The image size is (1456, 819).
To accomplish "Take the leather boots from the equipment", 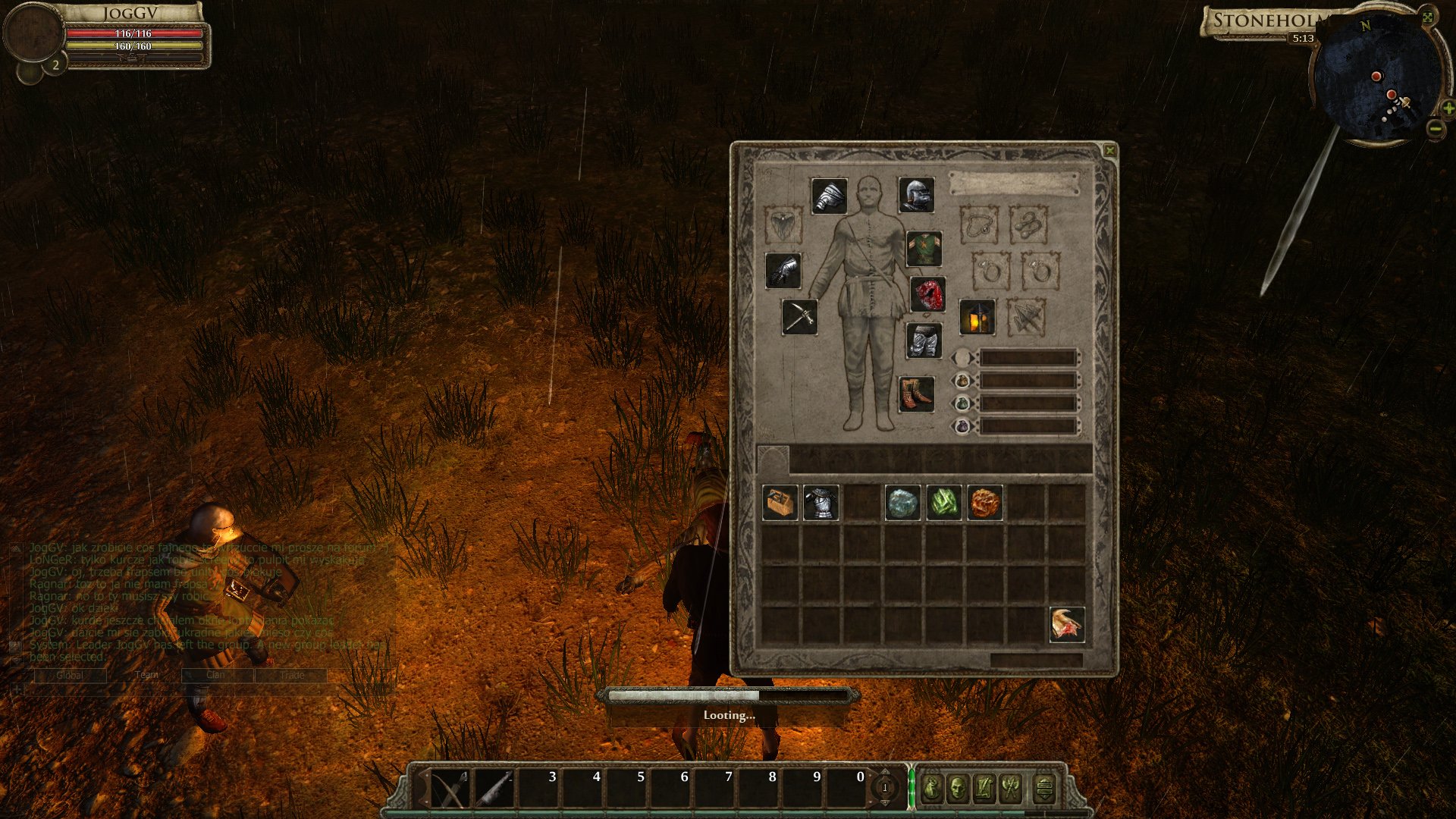I will pos(916,394).
